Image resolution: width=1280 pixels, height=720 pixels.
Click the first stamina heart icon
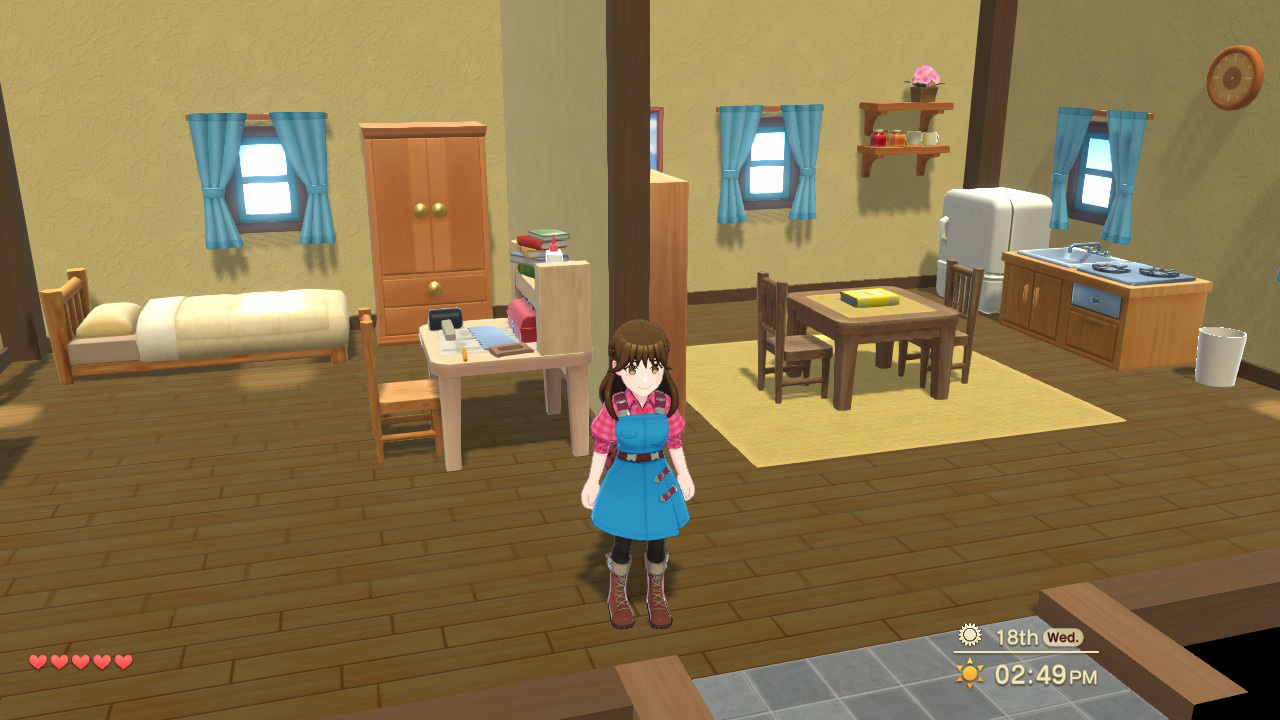pyautogui.click(x=37, y=662)
